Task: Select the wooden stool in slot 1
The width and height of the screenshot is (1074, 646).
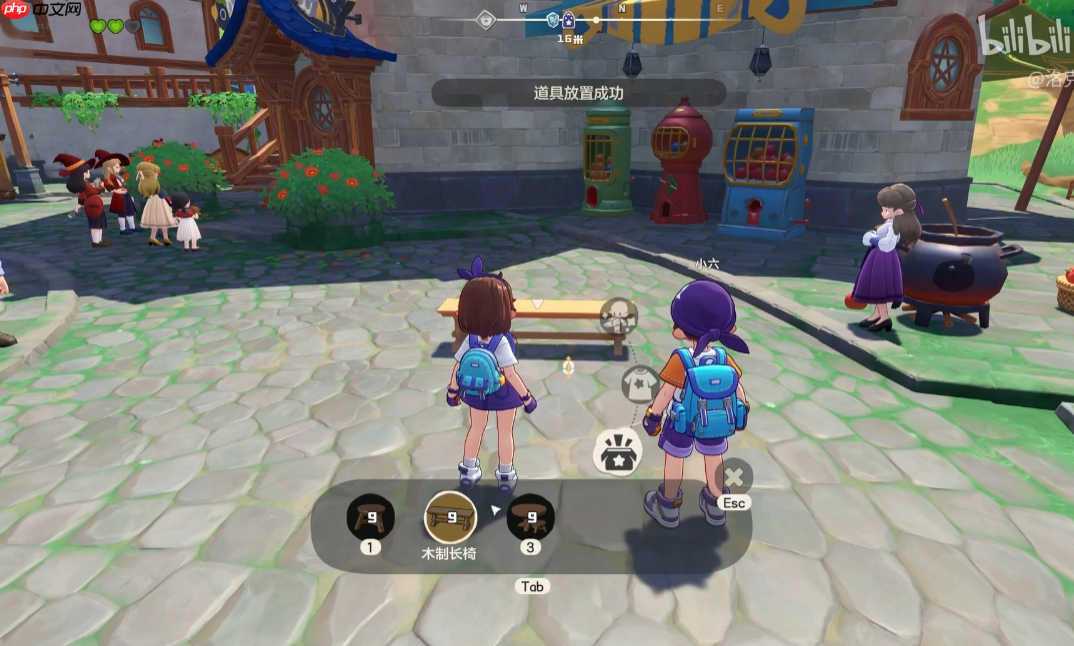Action: 371,517
